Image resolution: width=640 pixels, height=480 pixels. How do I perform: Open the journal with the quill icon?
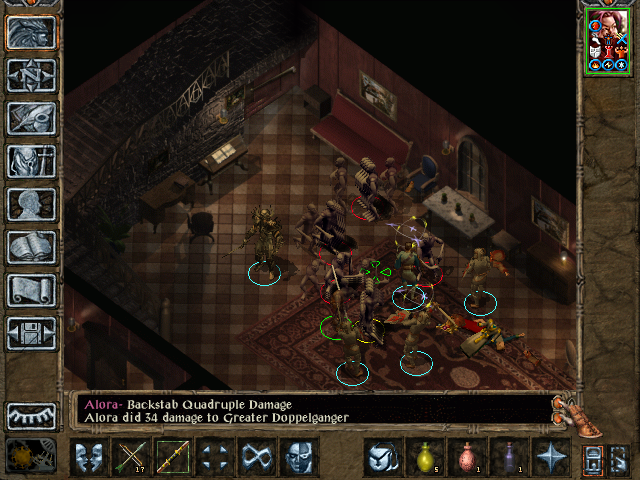[x=31, y=118]
